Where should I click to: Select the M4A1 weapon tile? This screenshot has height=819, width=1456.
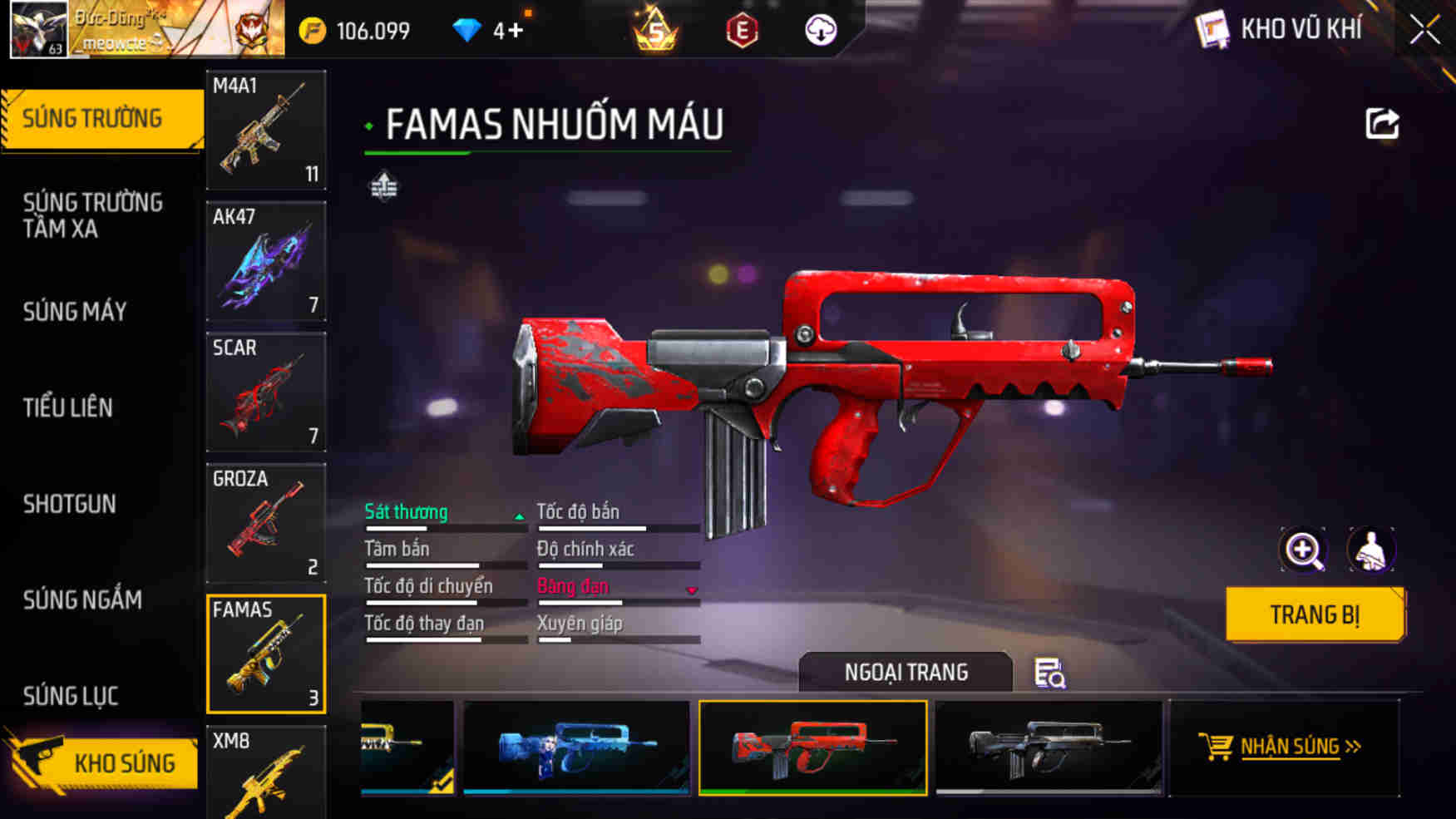point(266,130)
